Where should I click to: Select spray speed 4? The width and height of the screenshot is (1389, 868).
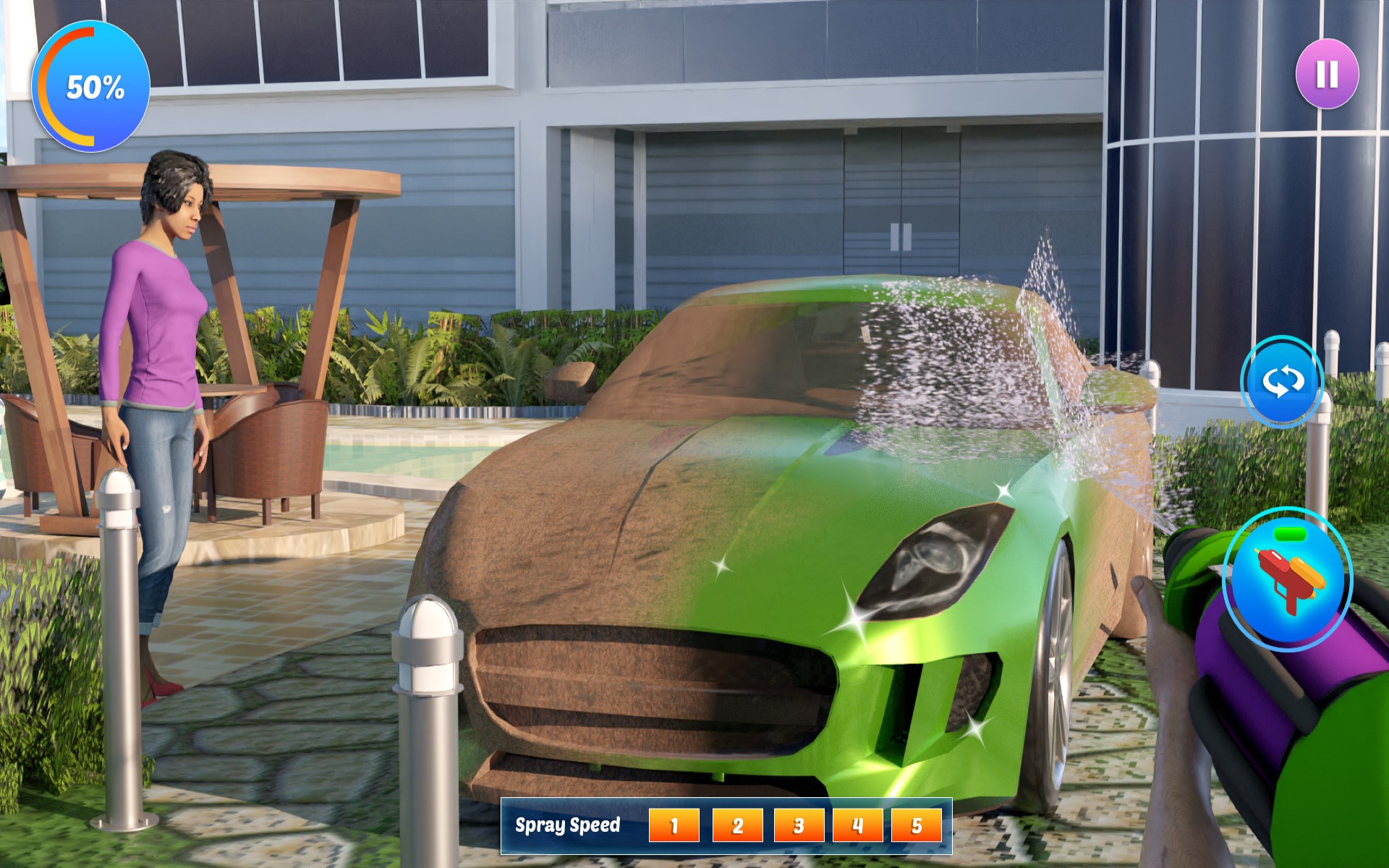tap(856, 824)
